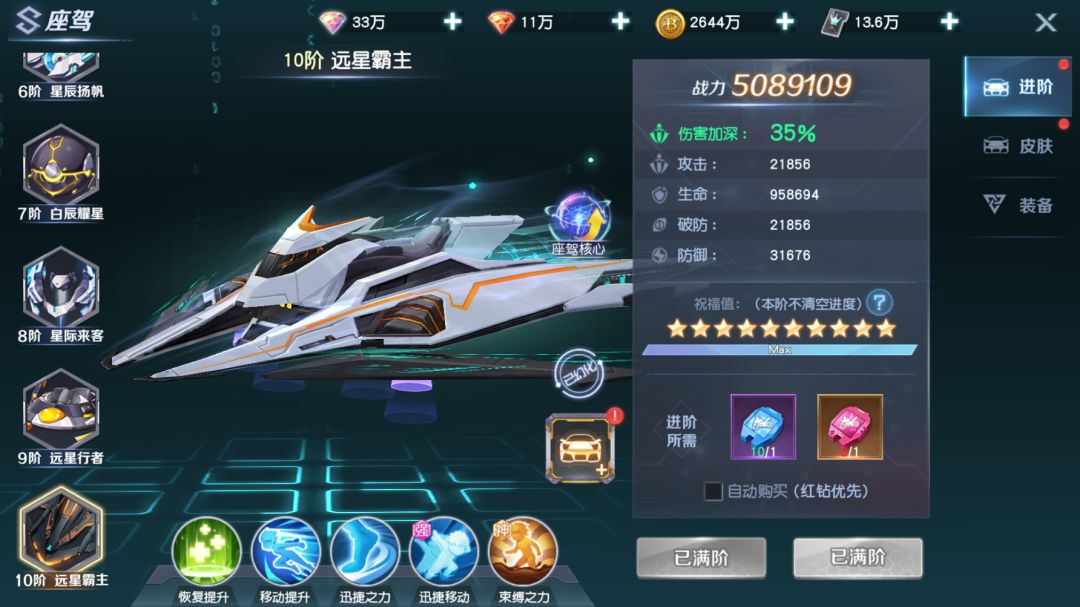Open the 座驾核心 core icon
1080x607 pixels.
click(x=579, y=221)
